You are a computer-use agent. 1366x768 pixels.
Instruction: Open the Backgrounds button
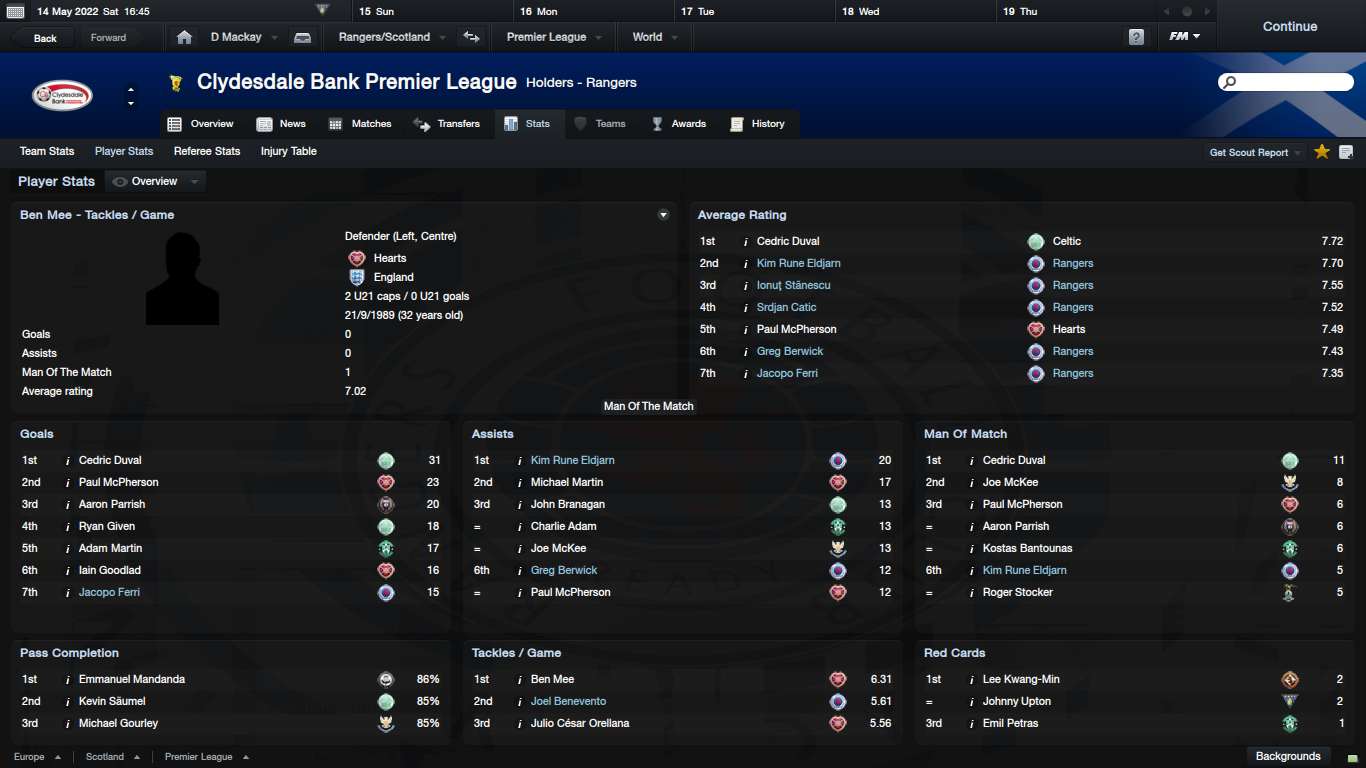[1288, 756]
